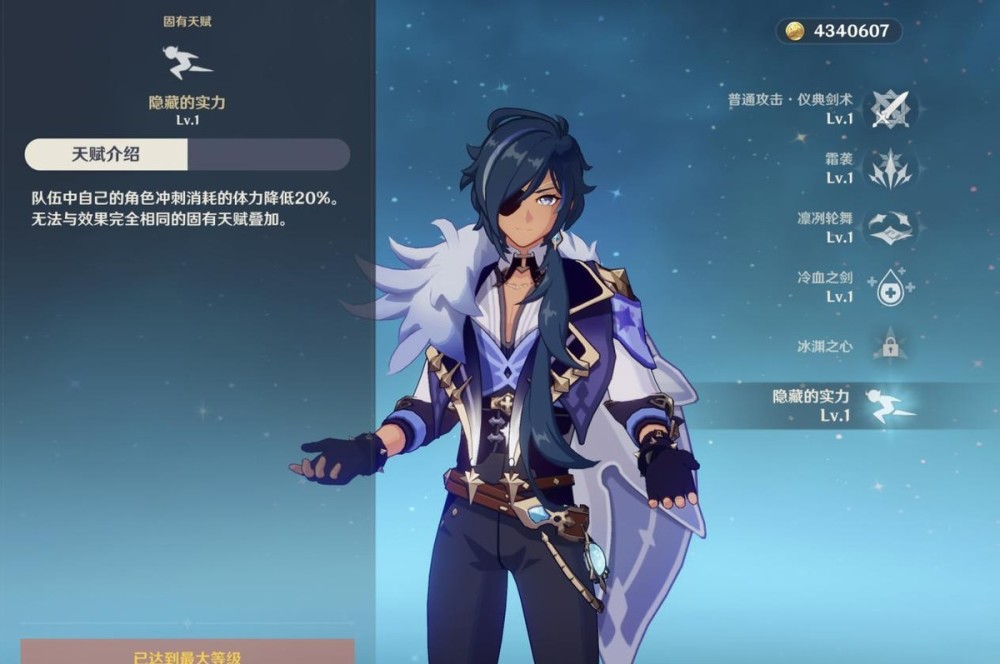Screen dimensions: 1000x664
Task: Select the 普通攻击·仪典剑术 talent
Action: 888,108
